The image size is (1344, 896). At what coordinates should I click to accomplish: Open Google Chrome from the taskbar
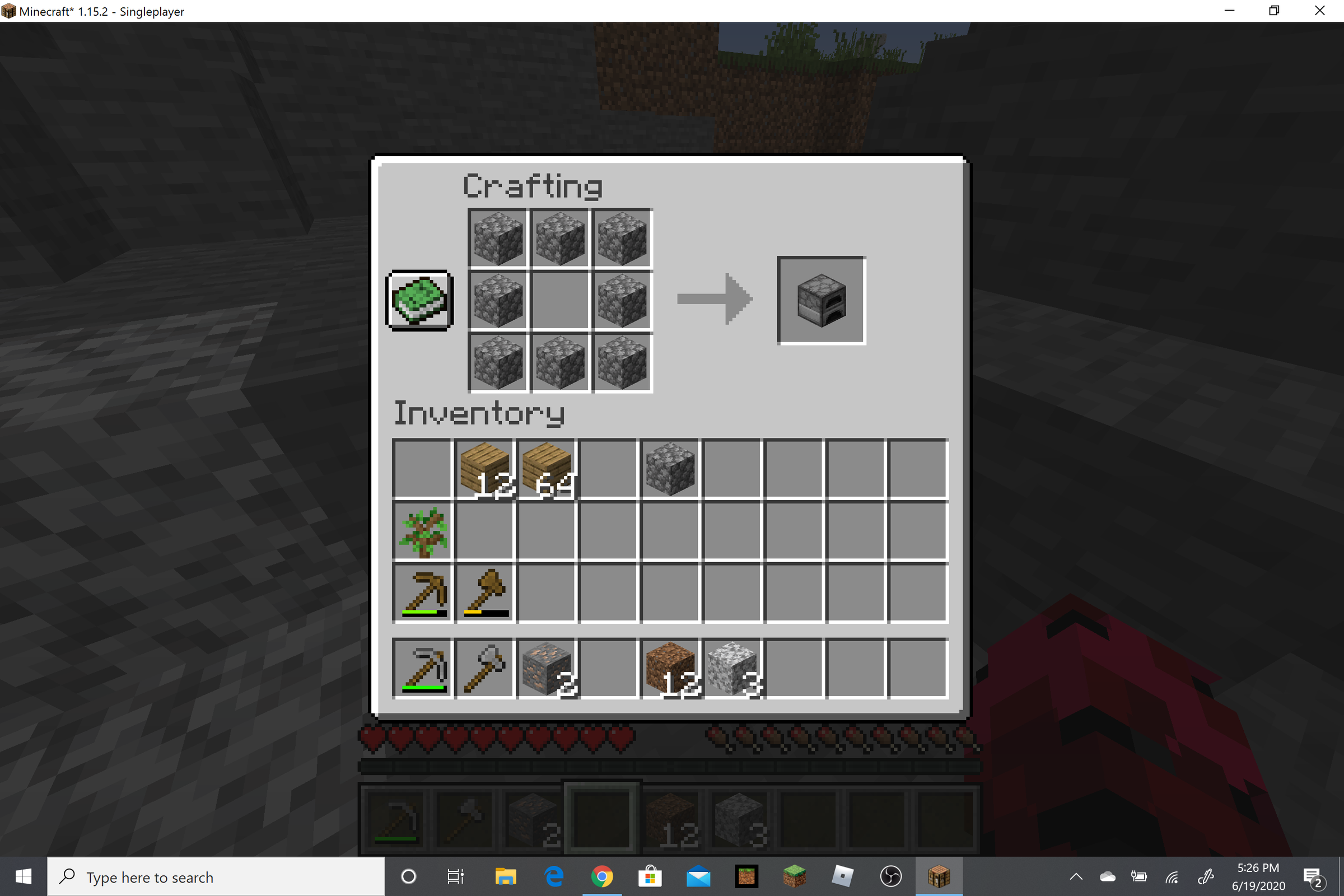[x=603, y=876]
